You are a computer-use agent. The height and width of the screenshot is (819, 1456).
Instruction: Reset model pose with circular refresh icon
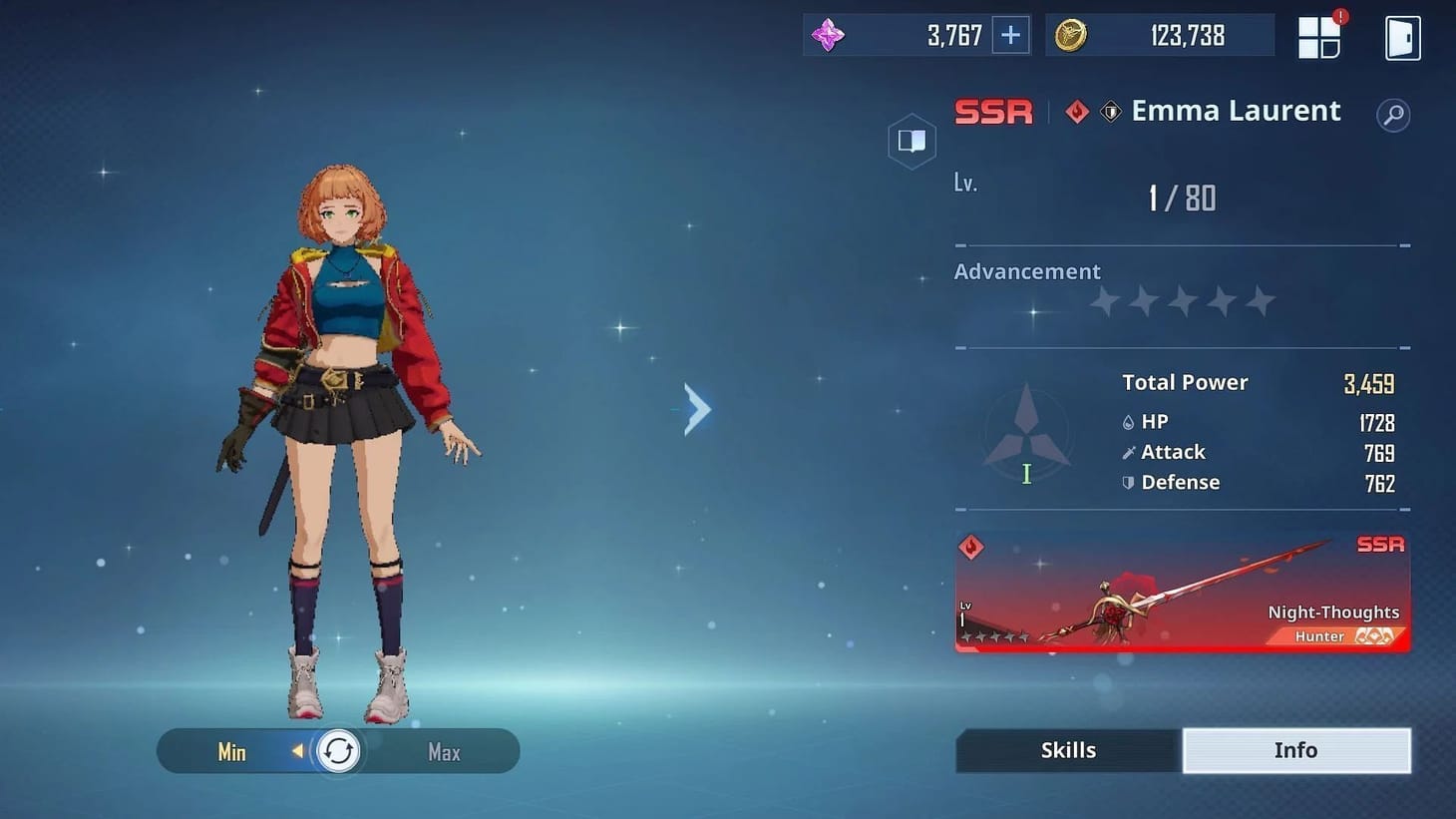338,751
